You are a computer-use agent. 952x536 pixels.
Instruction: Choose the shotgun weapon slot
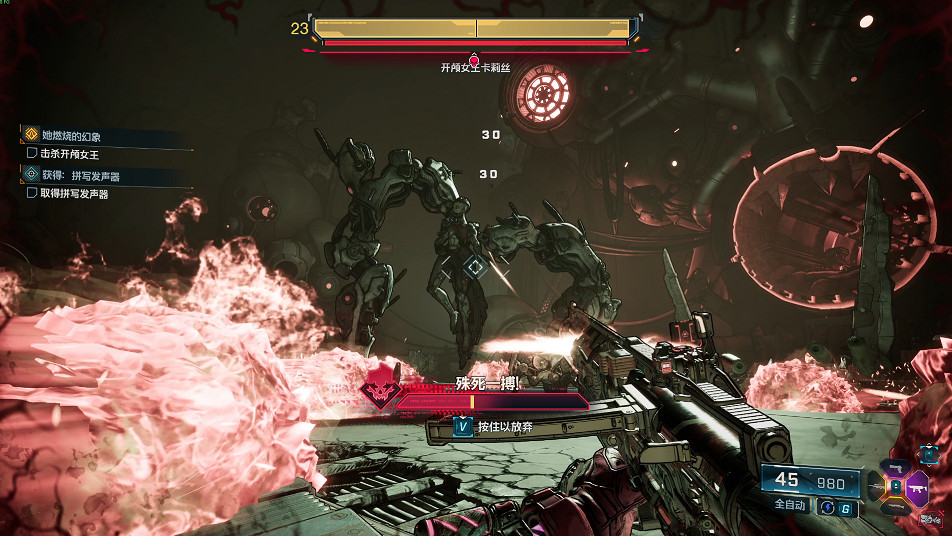pos(896,506)
